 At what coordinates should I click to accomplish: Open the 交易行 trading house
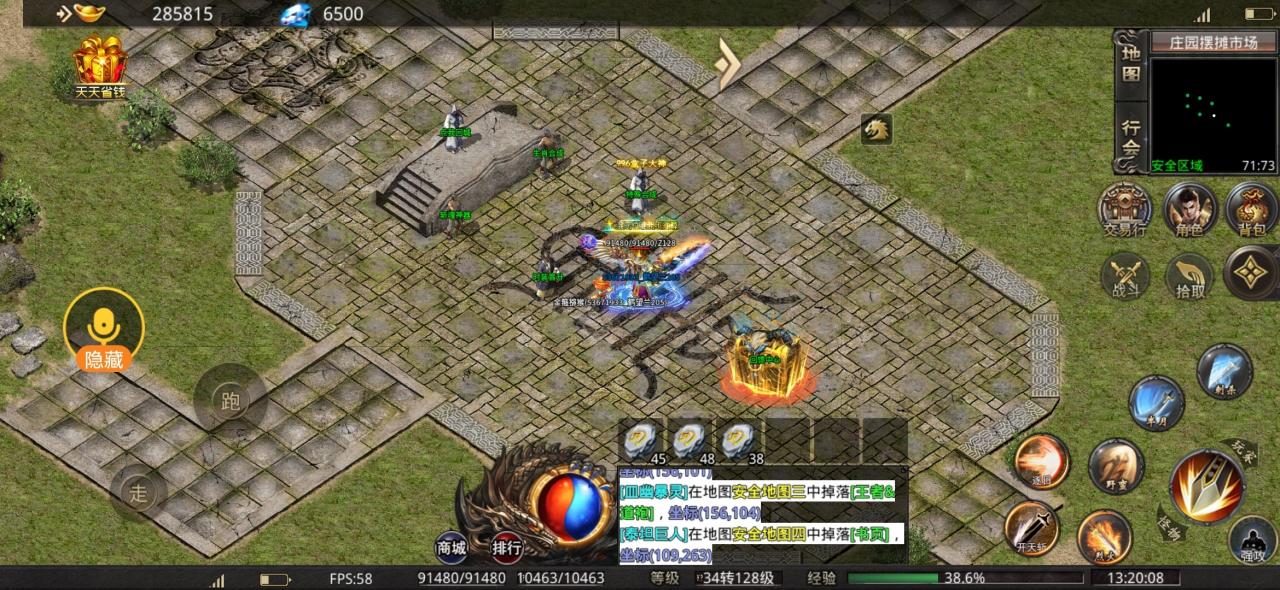click(1124, 208)
